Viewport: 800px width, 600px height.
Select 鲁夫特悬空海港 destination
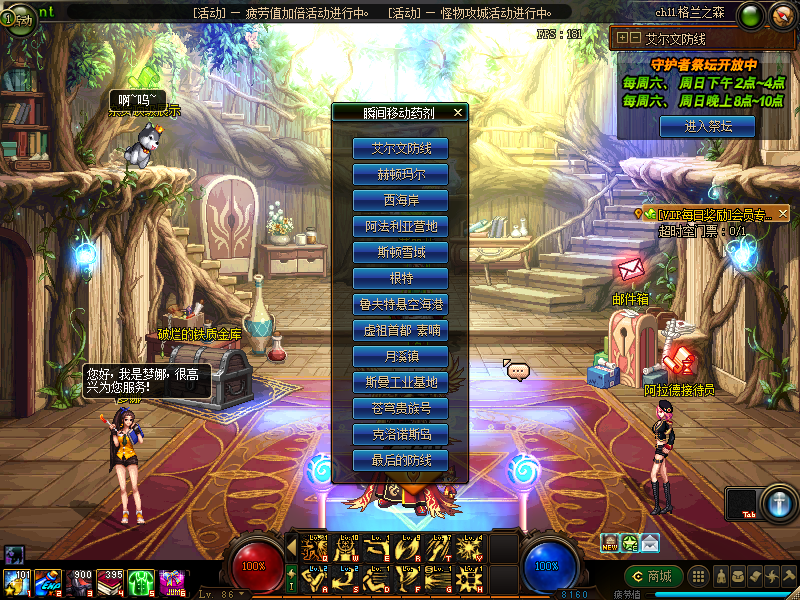pyautogui.click(x=400, y=304)
